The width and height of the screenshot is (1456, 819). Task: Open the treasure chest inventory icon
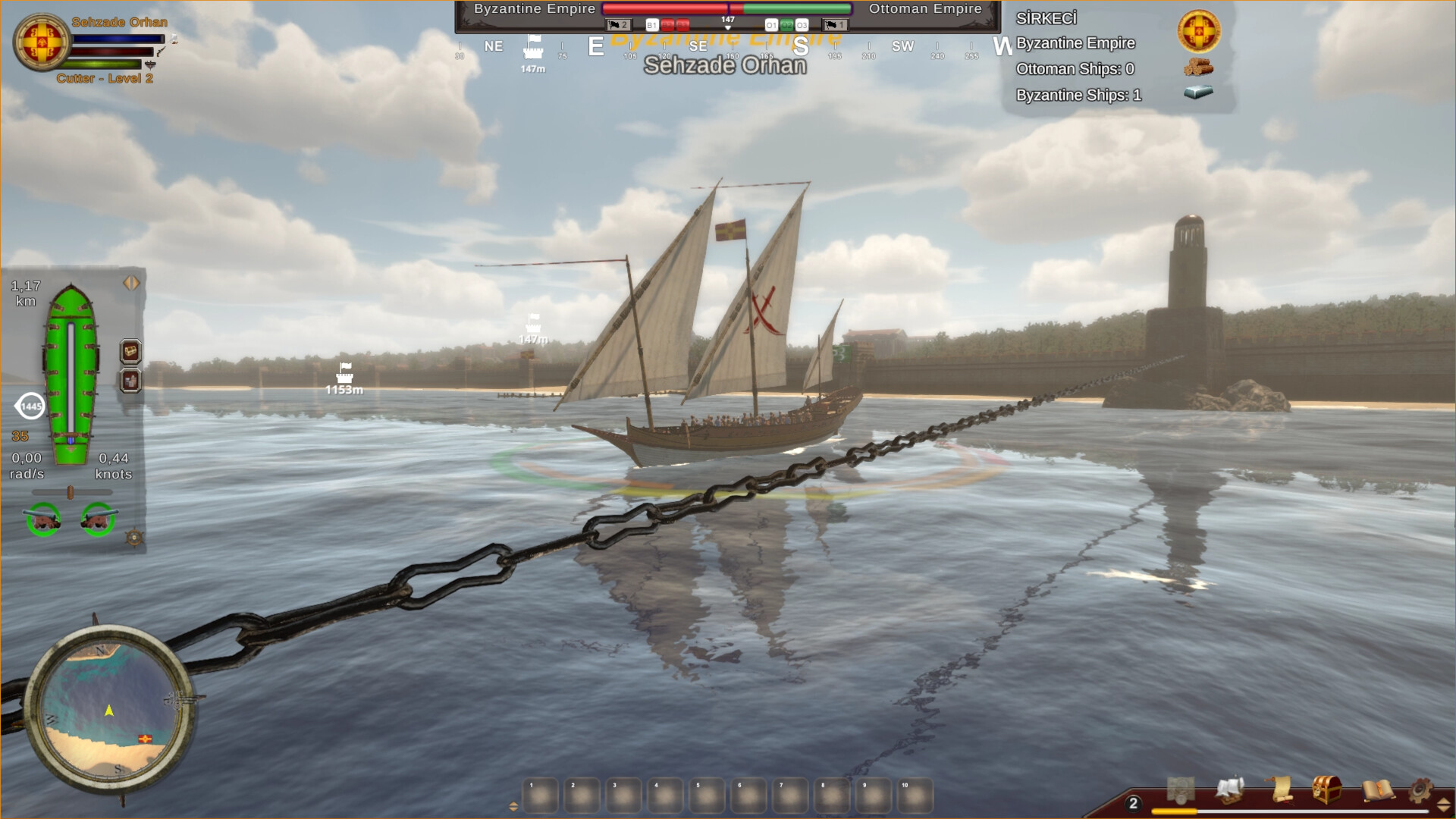[1326, 789]
